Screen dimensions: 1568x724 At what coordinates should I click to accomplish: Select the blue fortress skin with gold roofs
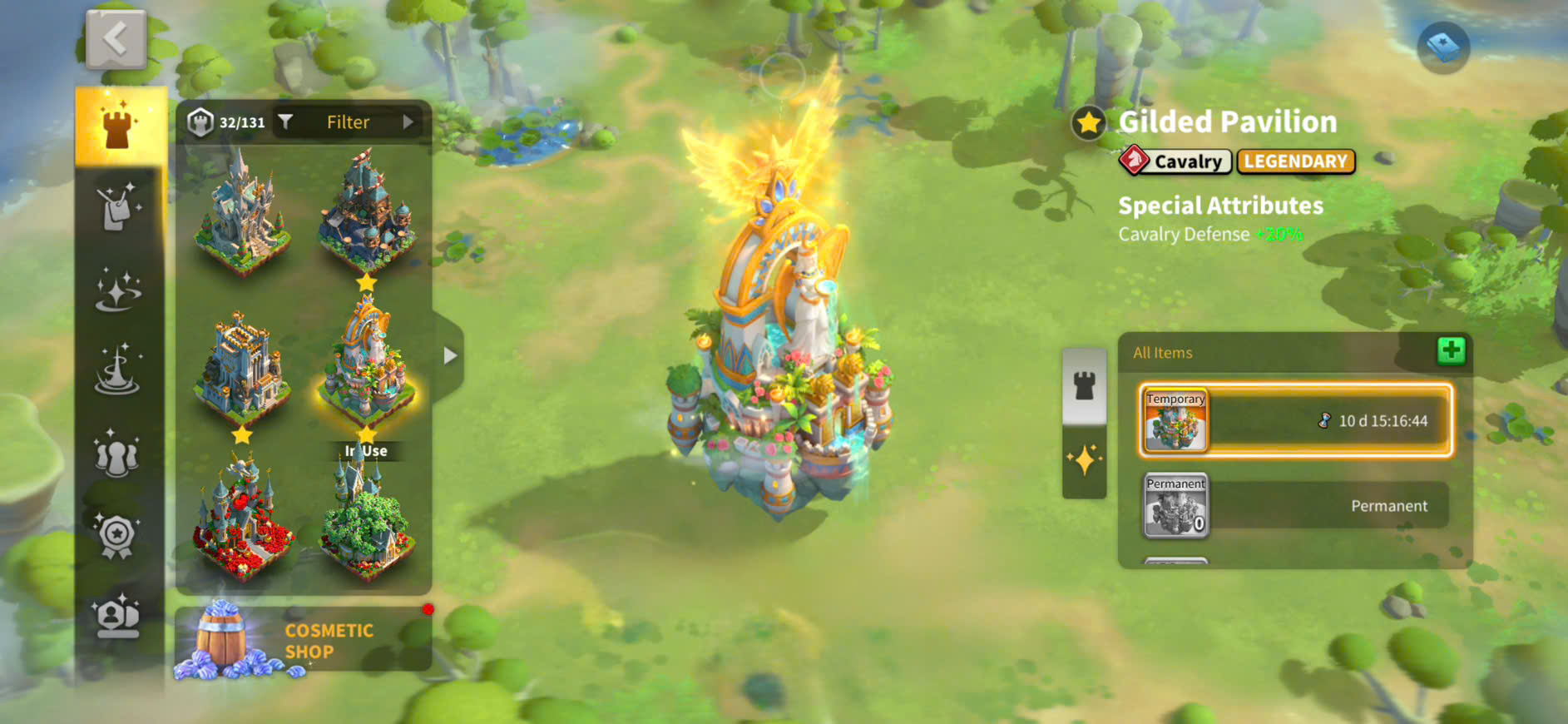pyautogui.click(x=242, y=366)
